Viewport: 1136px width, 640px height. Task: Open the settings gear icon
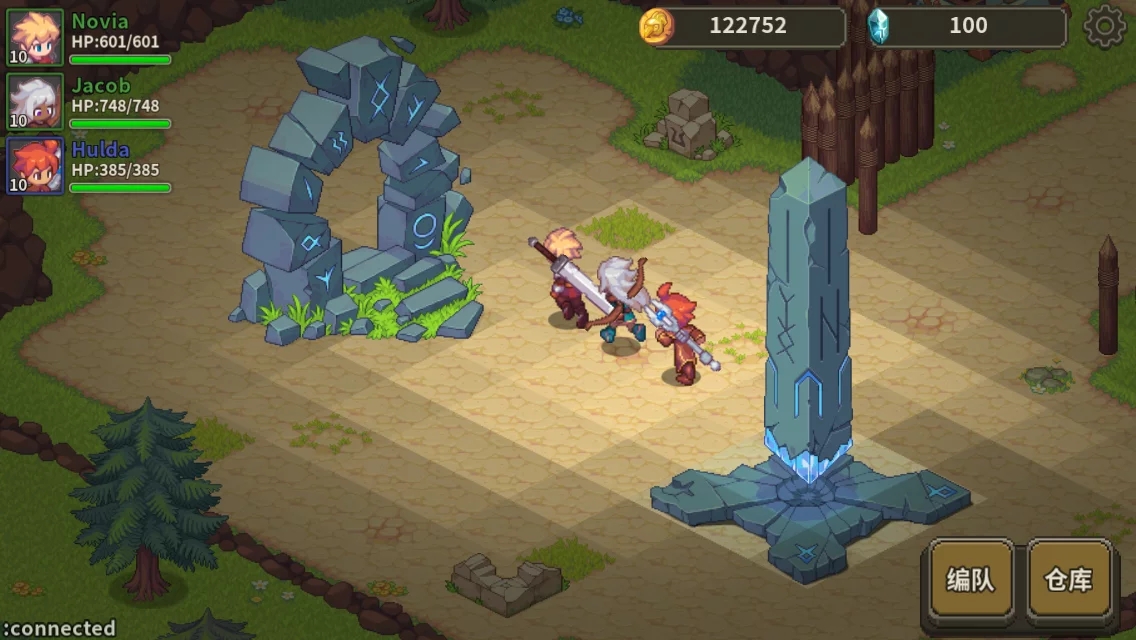(1104, 27)
